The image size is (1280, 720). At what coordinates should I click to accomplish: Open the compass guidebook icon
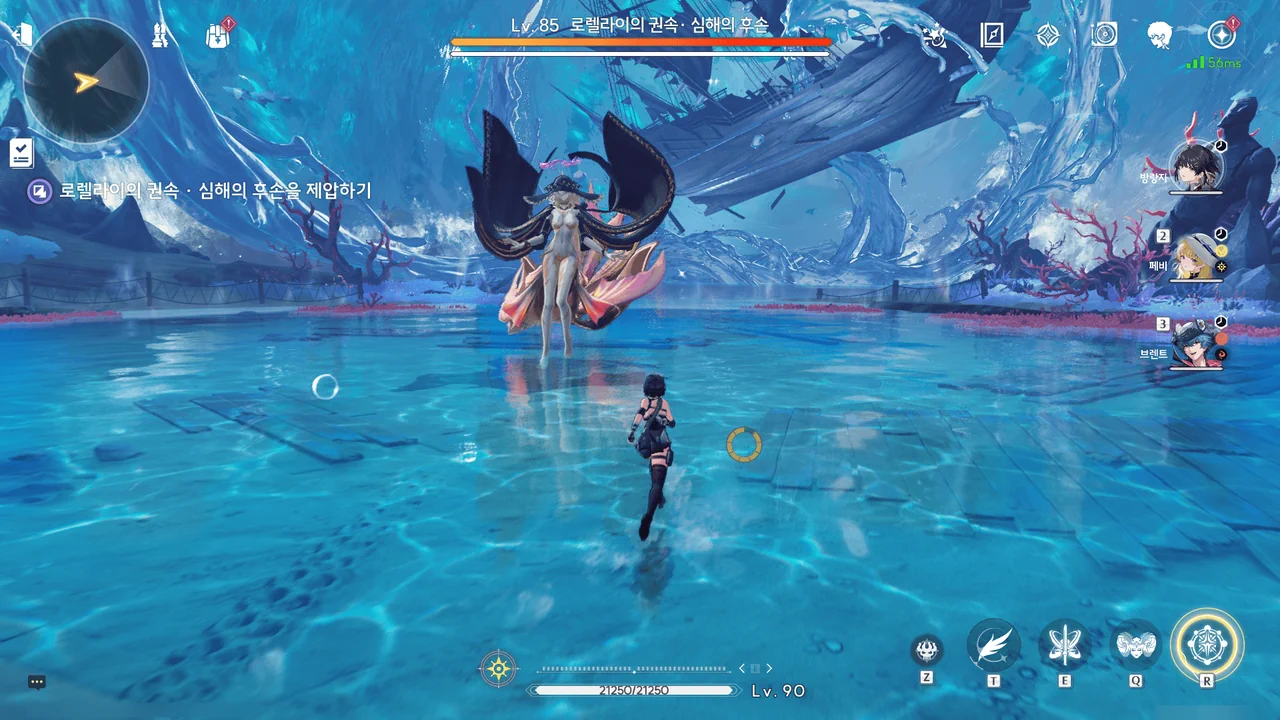991,36
